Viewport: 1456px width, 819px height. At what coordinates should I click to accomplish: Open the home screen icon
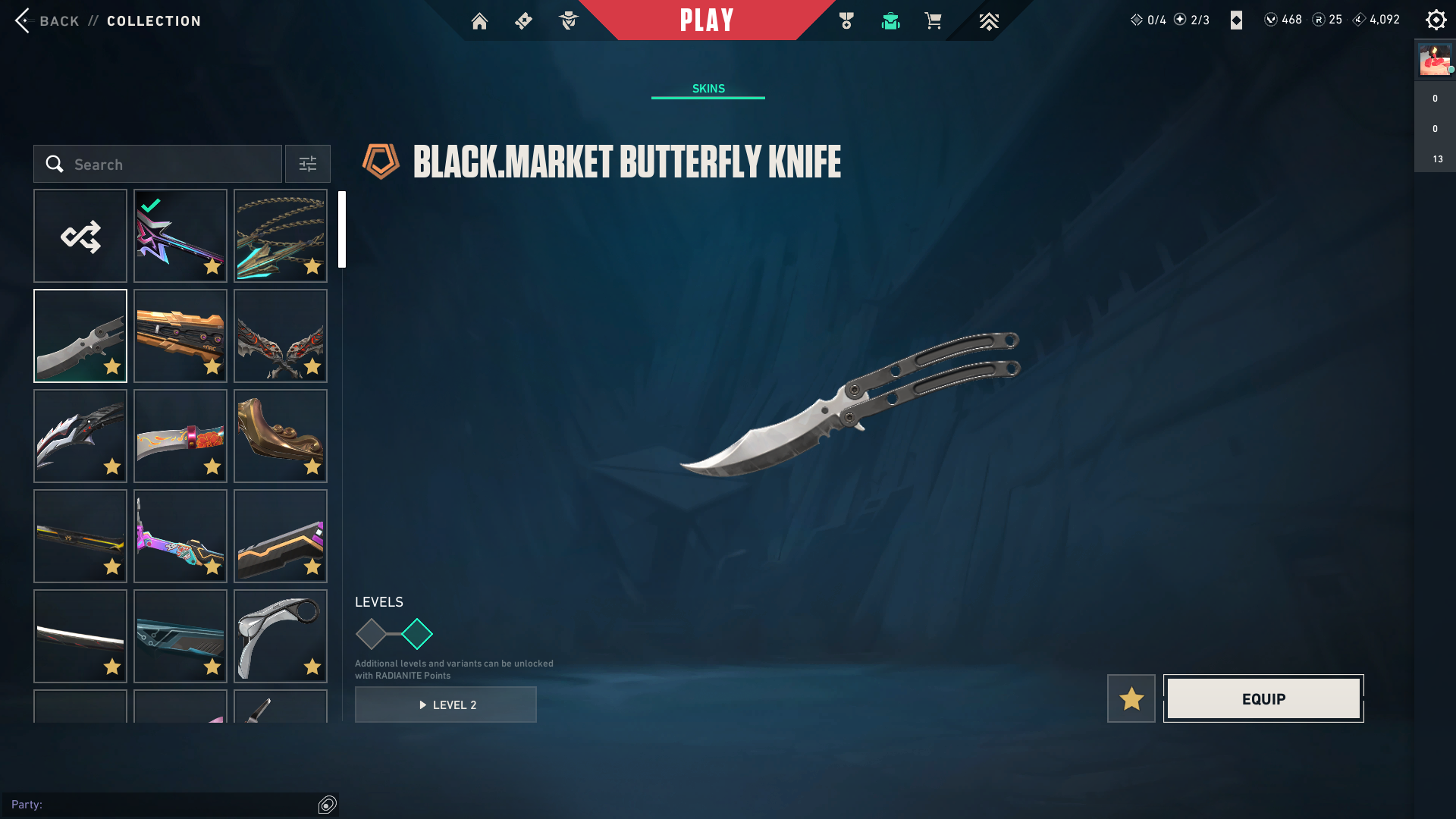tap(479, 21)
